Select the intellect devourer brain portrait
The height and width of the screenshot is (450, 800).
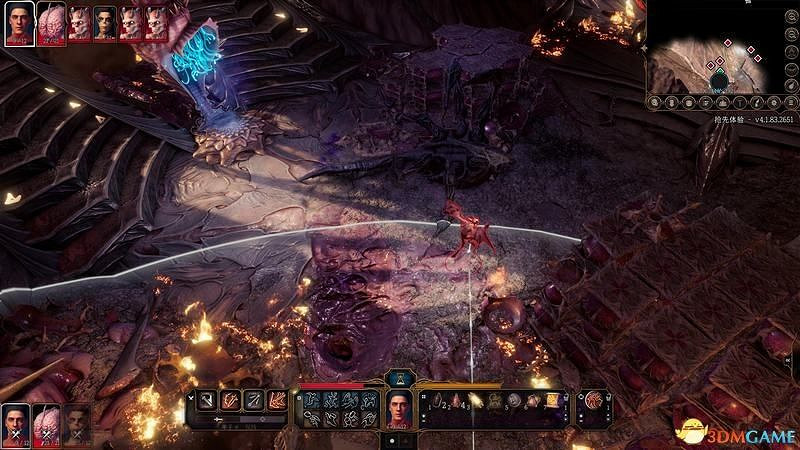(x=50, y=21)
